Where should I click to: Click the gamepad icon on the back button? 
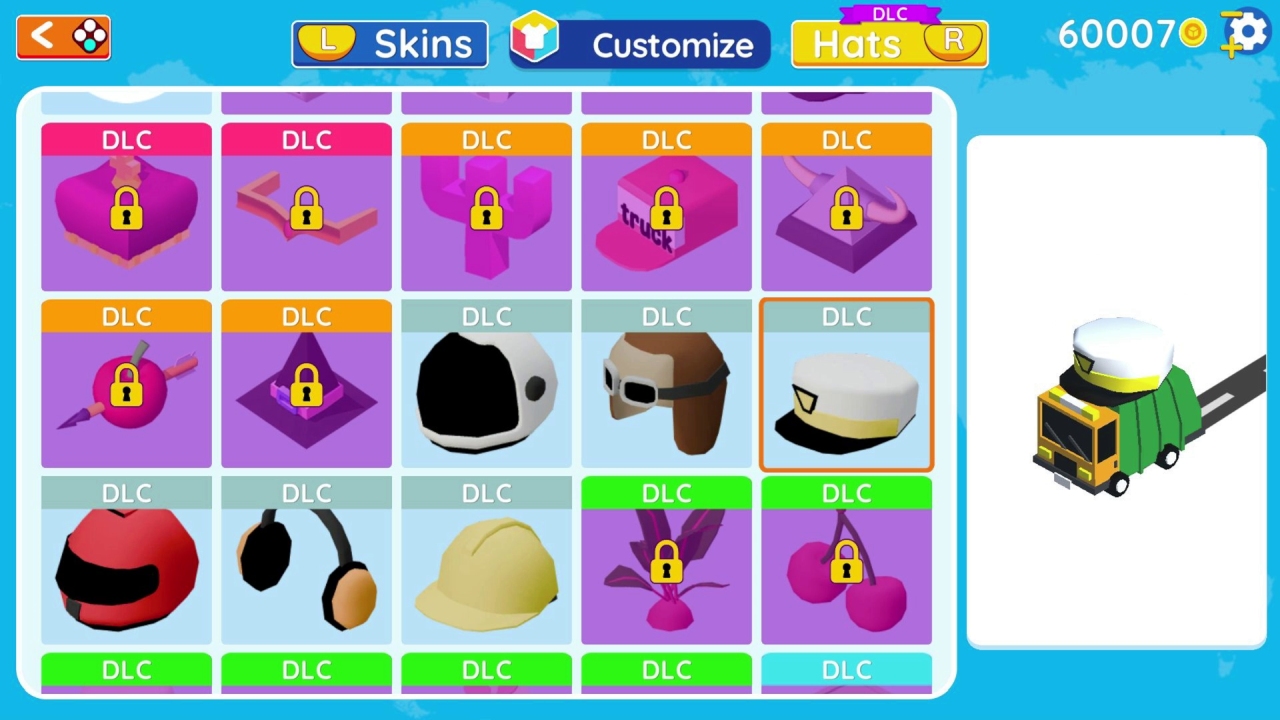[x=88, y=36]
